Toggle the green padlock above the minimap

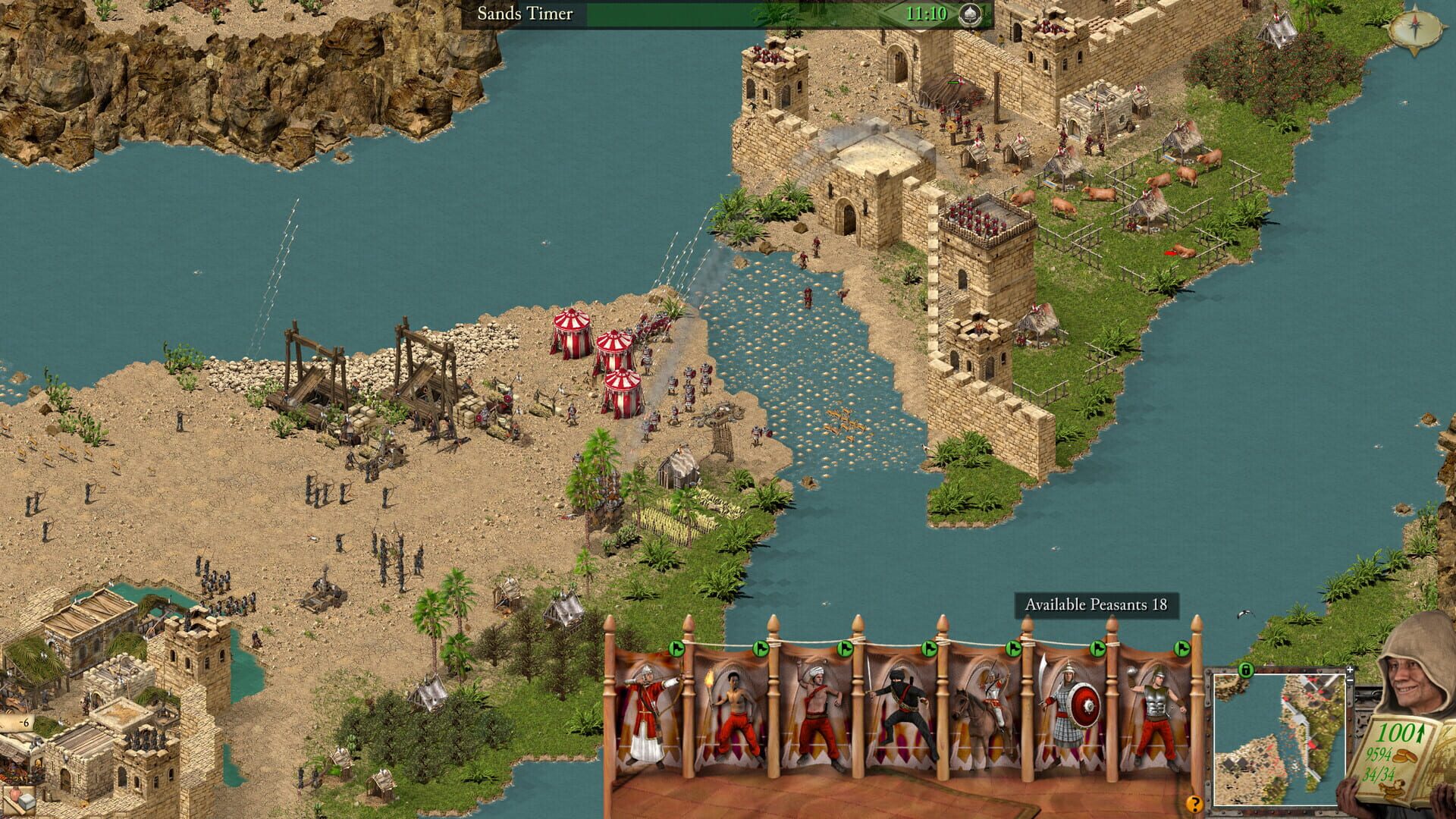1246,670
